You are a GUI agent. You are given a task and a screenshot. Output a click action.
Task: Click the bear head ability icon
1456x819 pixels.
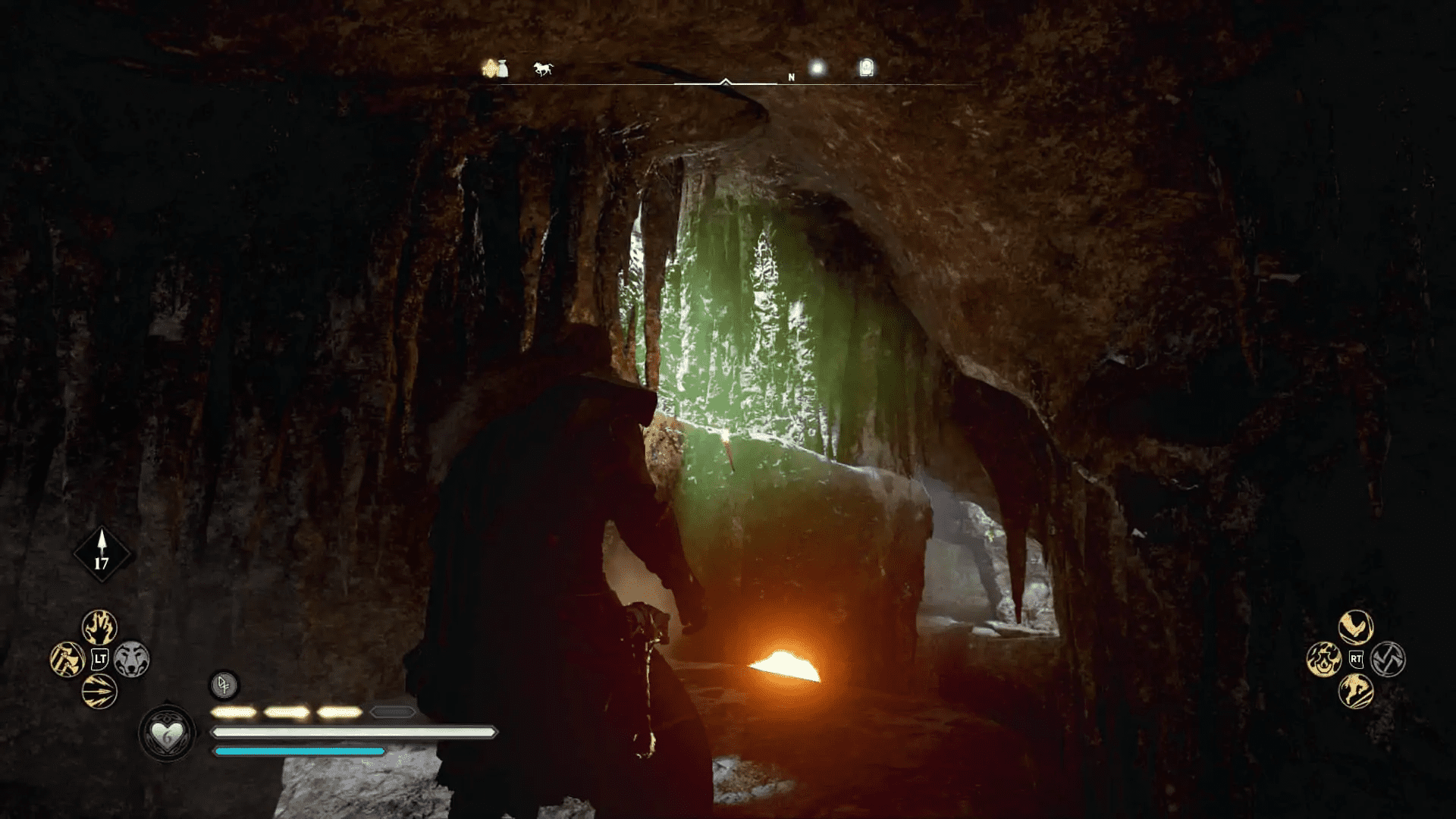click(131, 659)
